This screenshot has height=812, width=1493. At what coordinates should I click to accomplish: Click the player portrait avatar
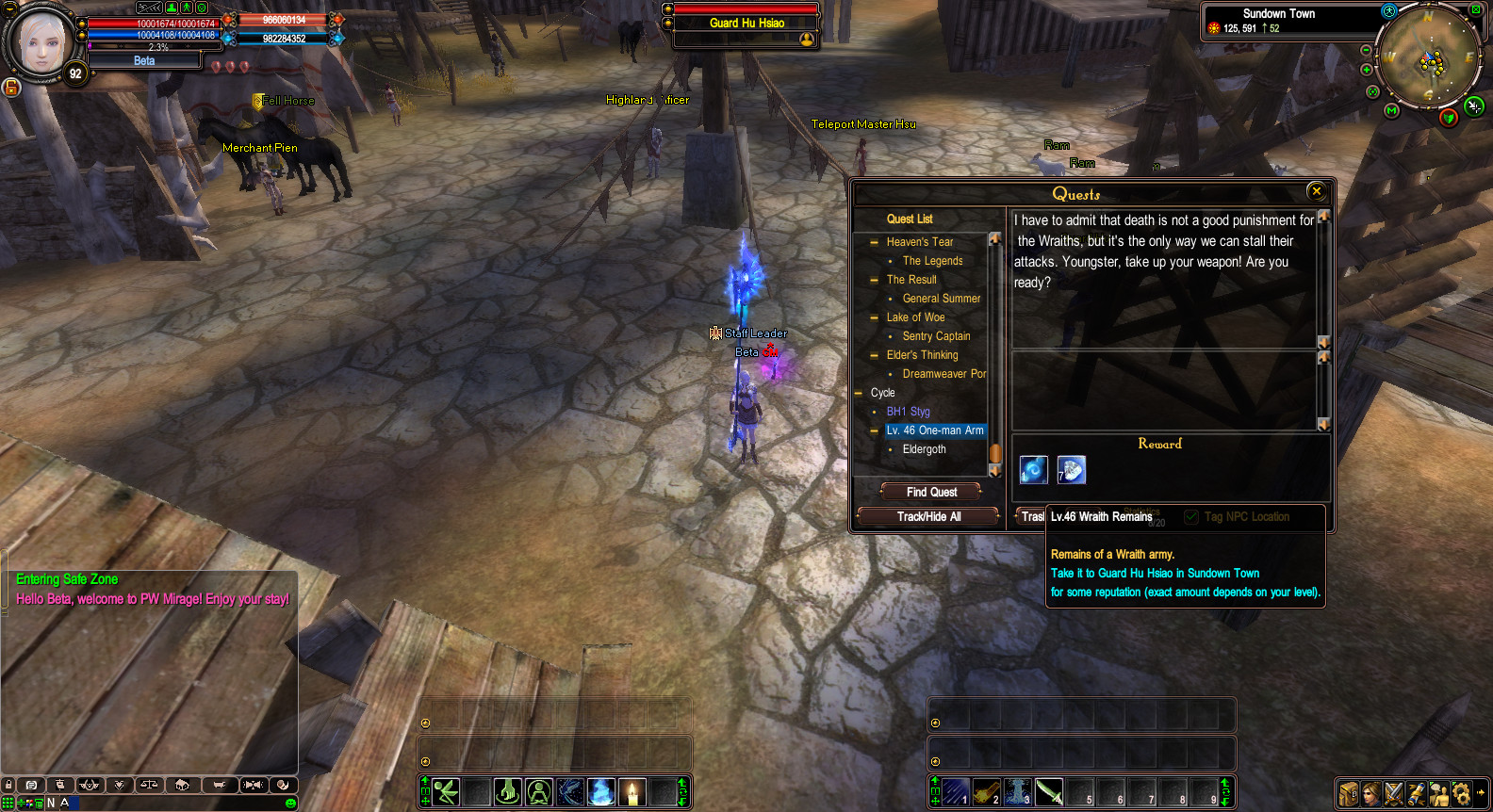click(x=41, y=42)
